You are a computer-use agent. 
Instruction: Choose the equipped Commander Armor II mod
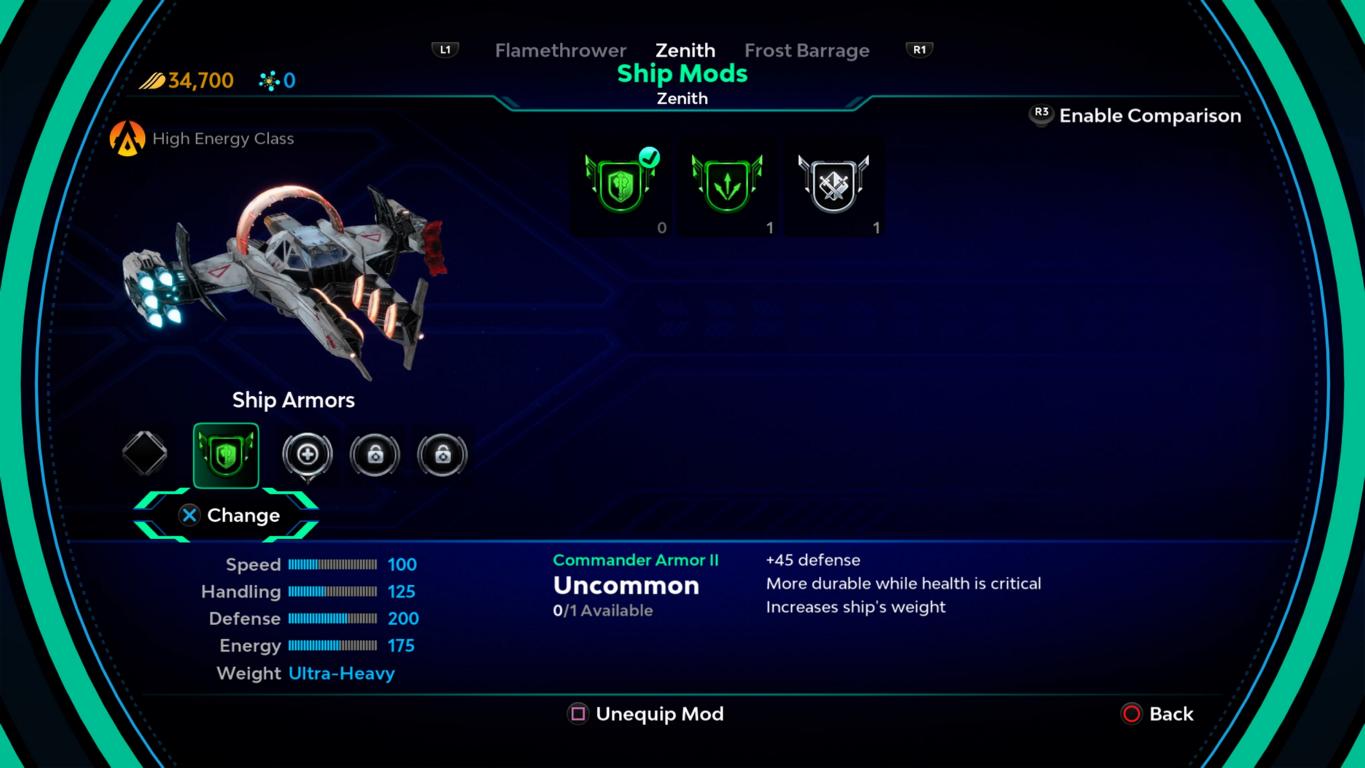621,185
